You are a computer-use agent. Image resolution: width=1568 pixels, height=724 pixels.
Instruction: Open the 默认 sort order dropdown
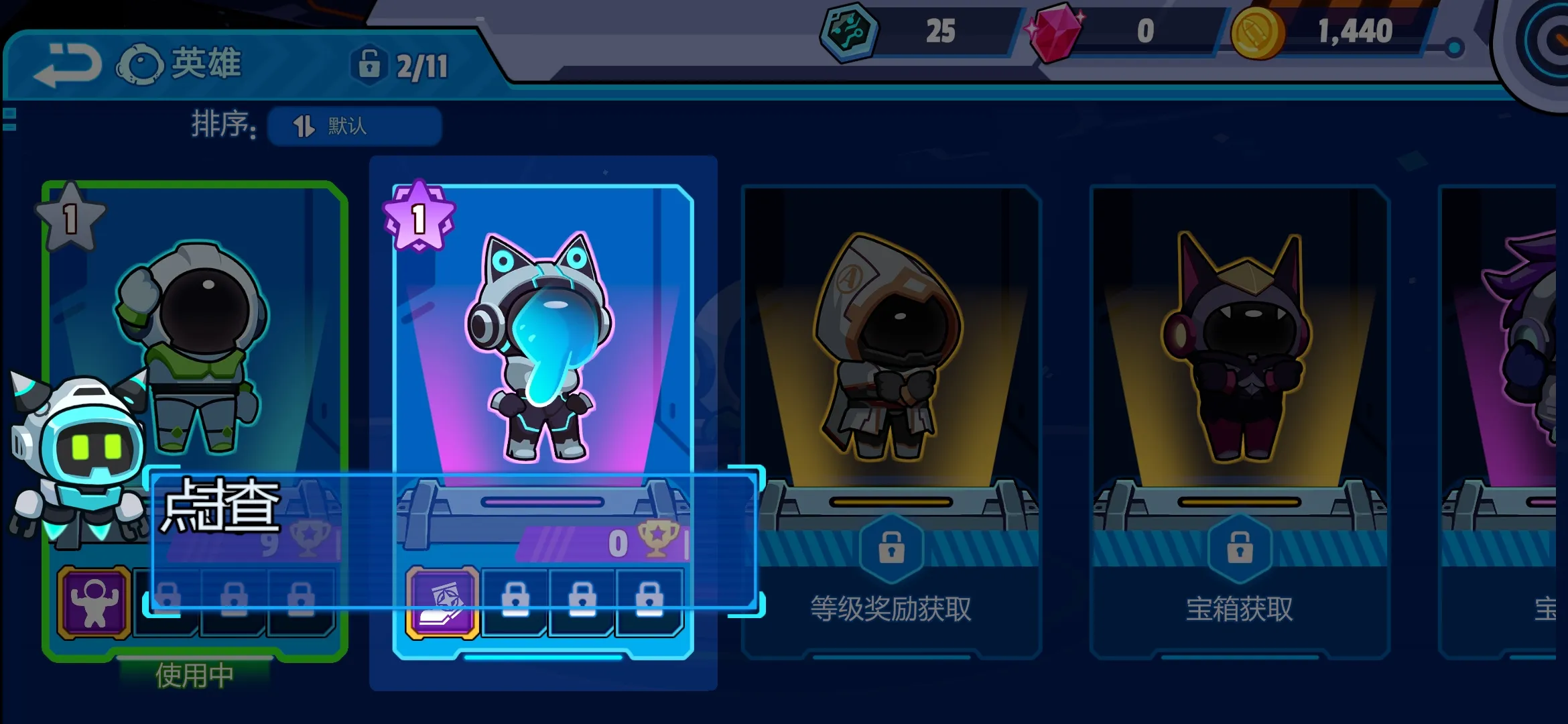pos(354,126)
